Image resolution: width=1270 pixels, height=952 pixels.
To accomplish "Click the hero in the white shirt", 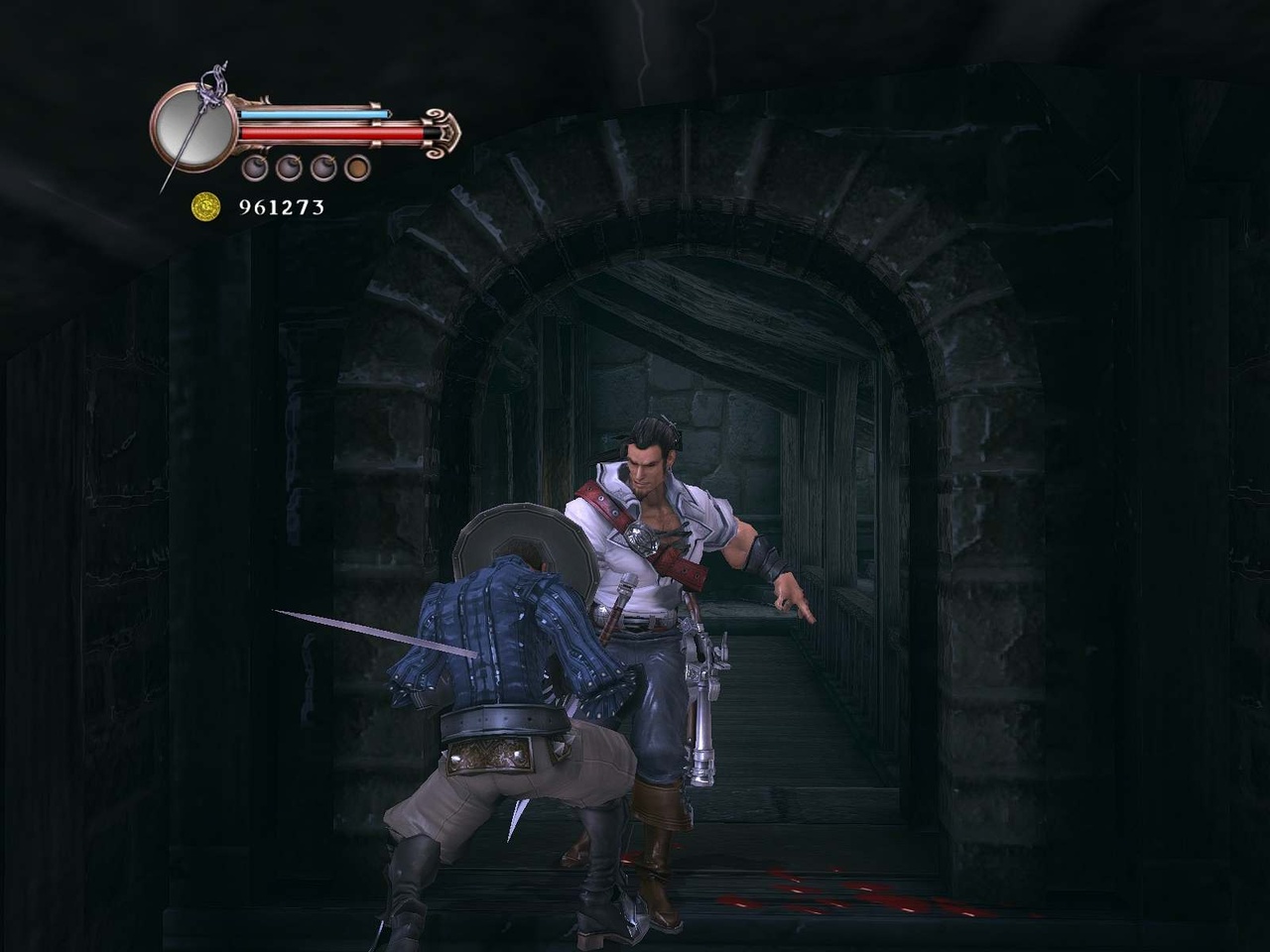I will click(645, 555).
